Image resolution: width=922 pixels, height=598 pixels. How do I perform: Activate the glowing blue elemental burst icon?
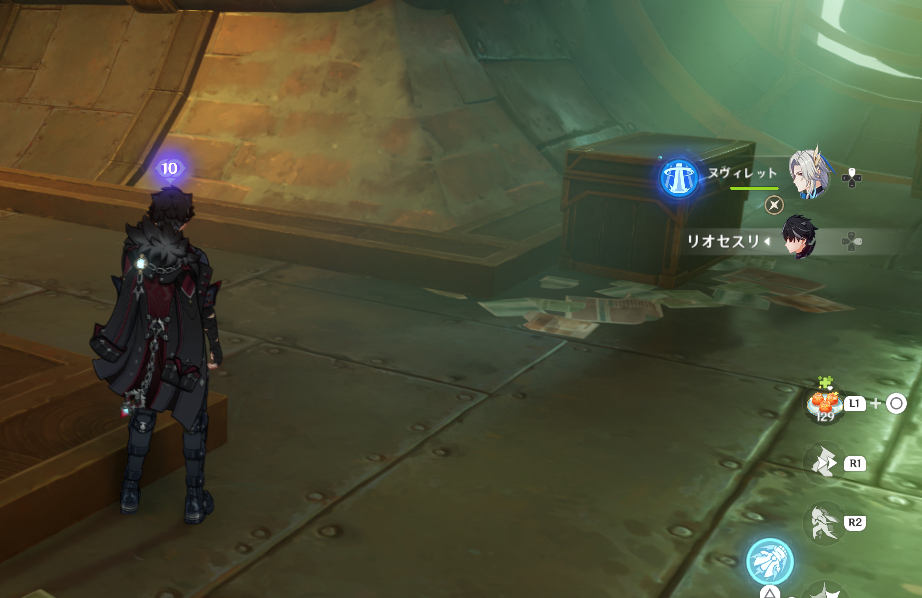click(x=770, y=561)
